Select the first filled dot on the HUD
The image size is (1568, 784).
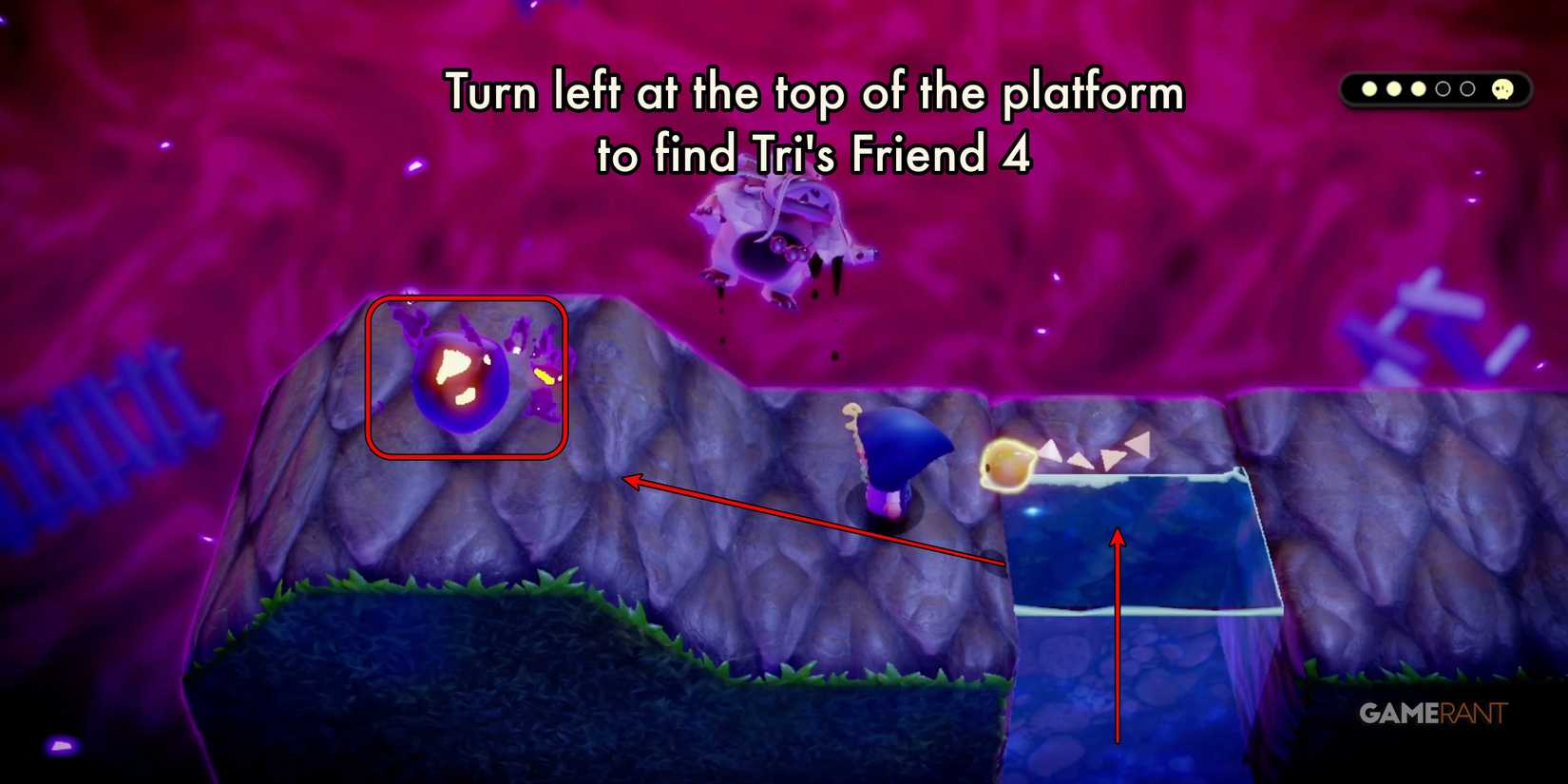coord(1369,88)
